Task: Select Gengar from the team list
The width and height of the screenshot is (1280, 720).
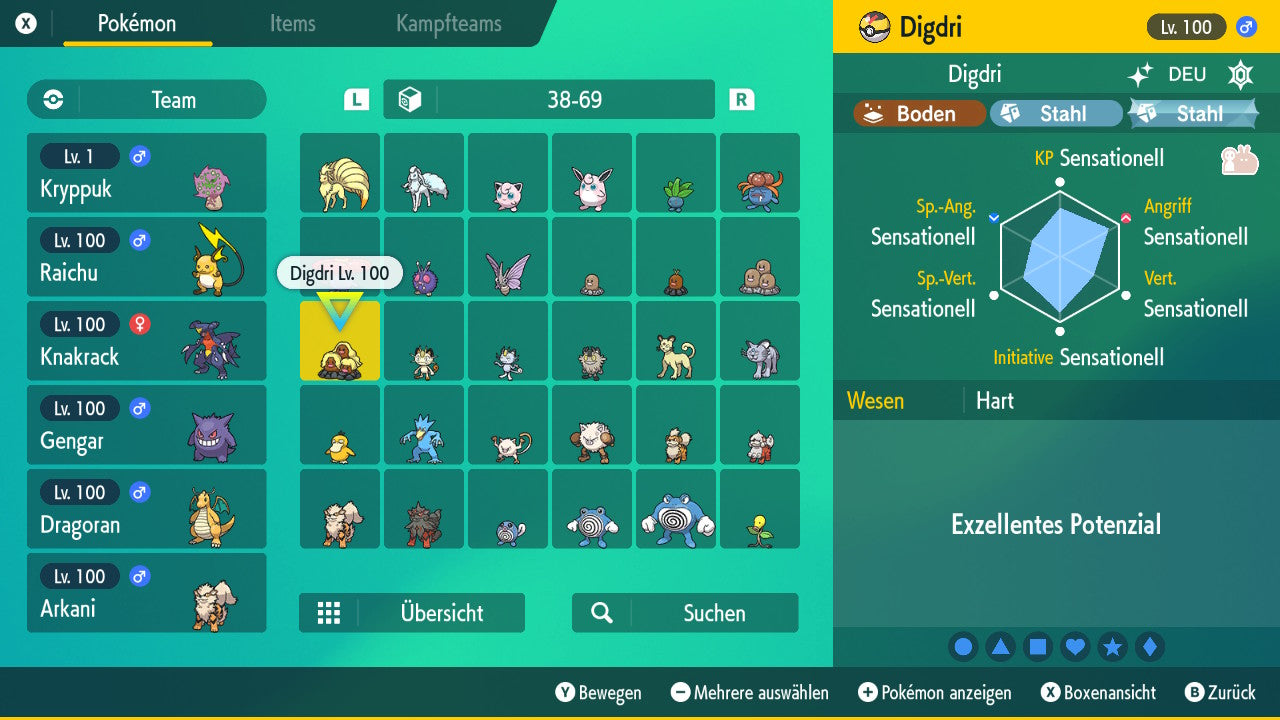Action: pyautogui.click(x=147, y=425)
